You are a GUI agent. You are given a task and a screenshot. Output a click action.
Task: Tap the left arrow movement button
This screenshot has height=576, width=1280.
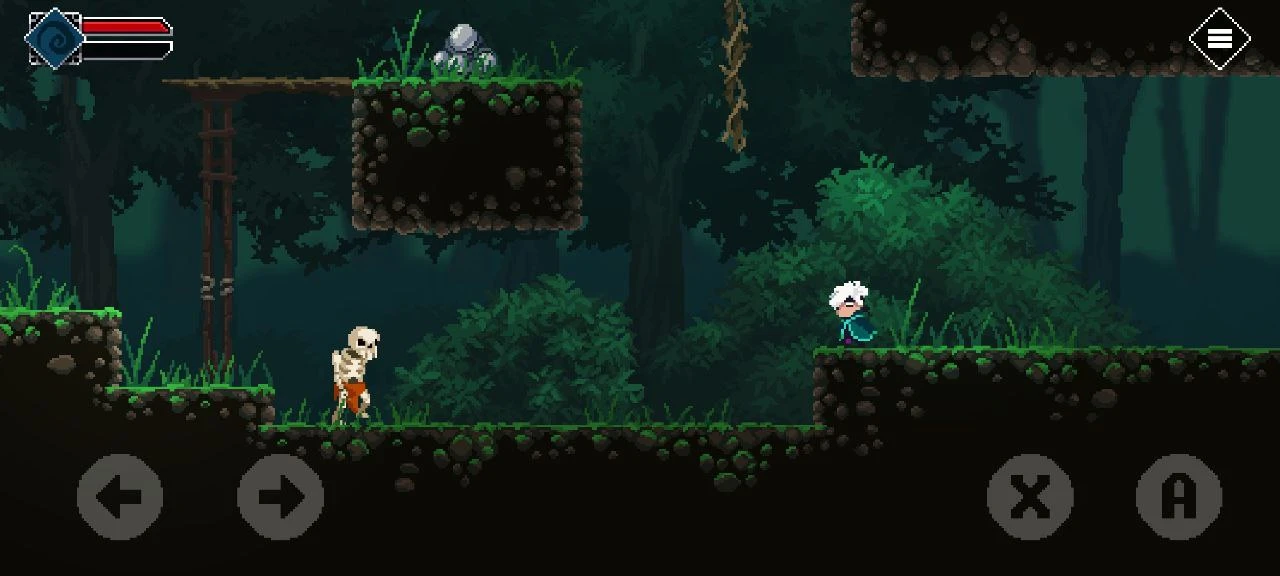[x=120, y=497]
